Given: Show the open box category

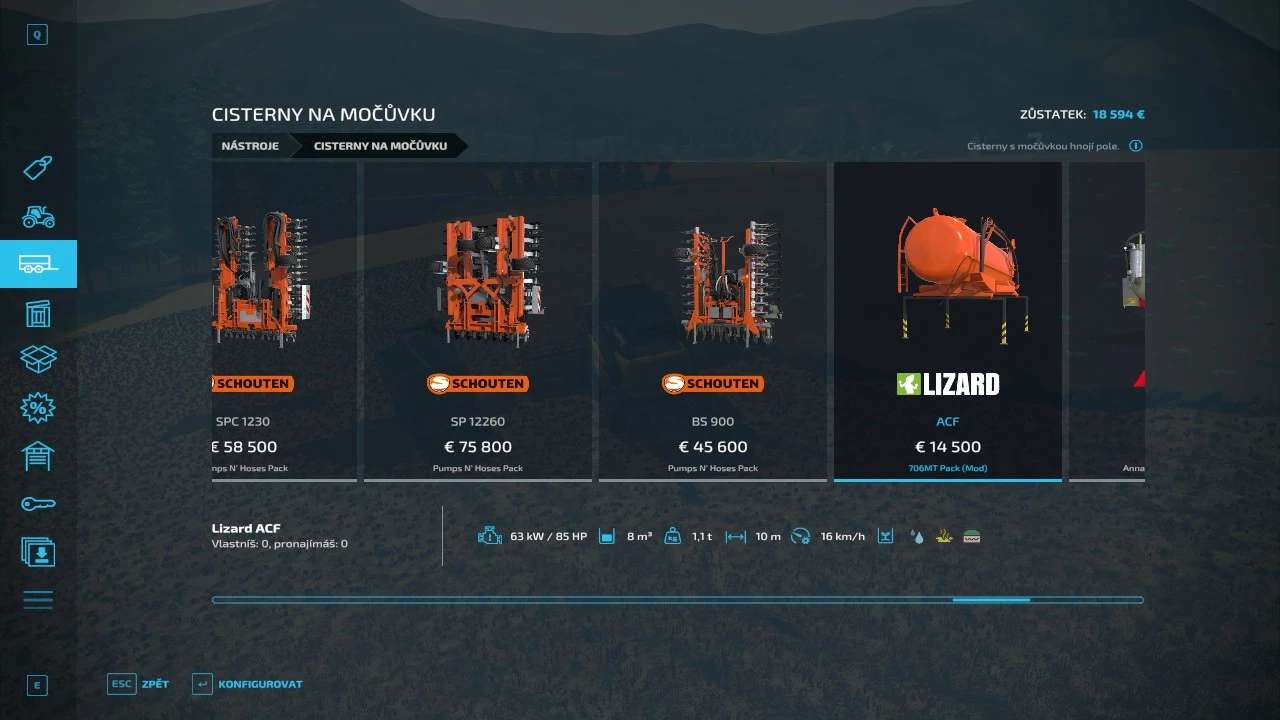Looking at the screenshot, I should (38, 360).
